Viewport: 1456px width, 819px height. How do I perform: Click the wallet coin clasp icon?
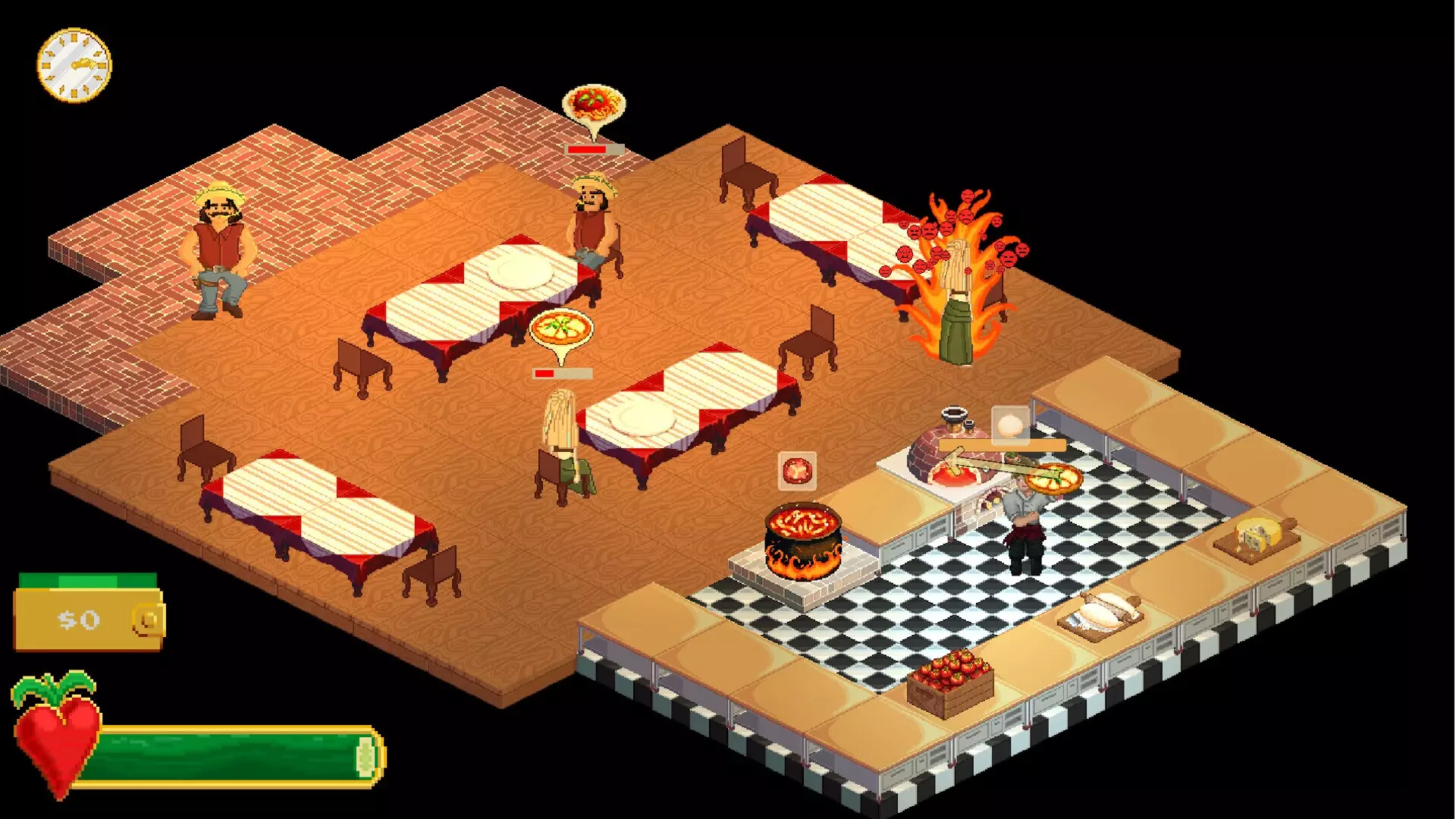coord(144,622)
